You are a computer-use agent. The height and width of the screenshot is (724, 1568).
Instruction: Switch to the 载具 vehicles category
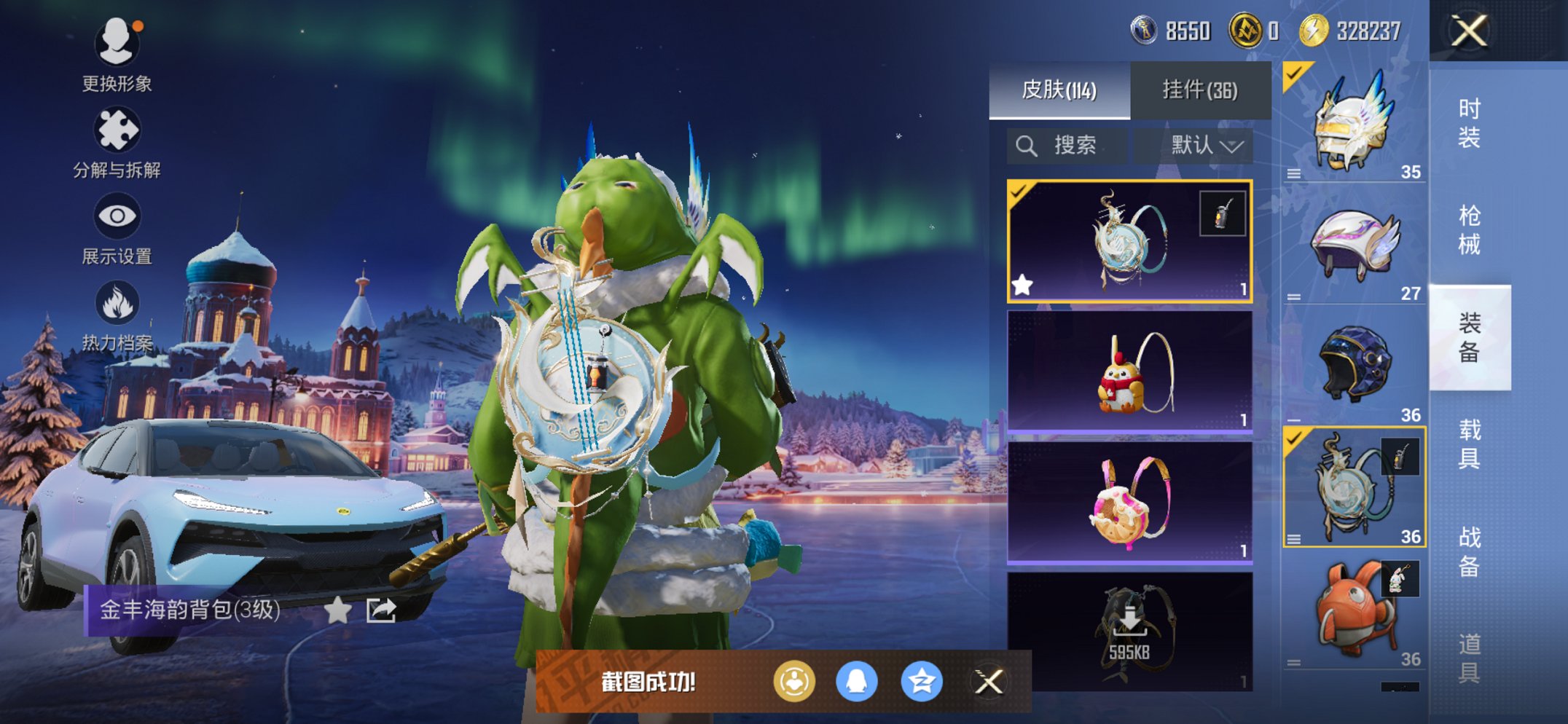(x=1469, y=444)
